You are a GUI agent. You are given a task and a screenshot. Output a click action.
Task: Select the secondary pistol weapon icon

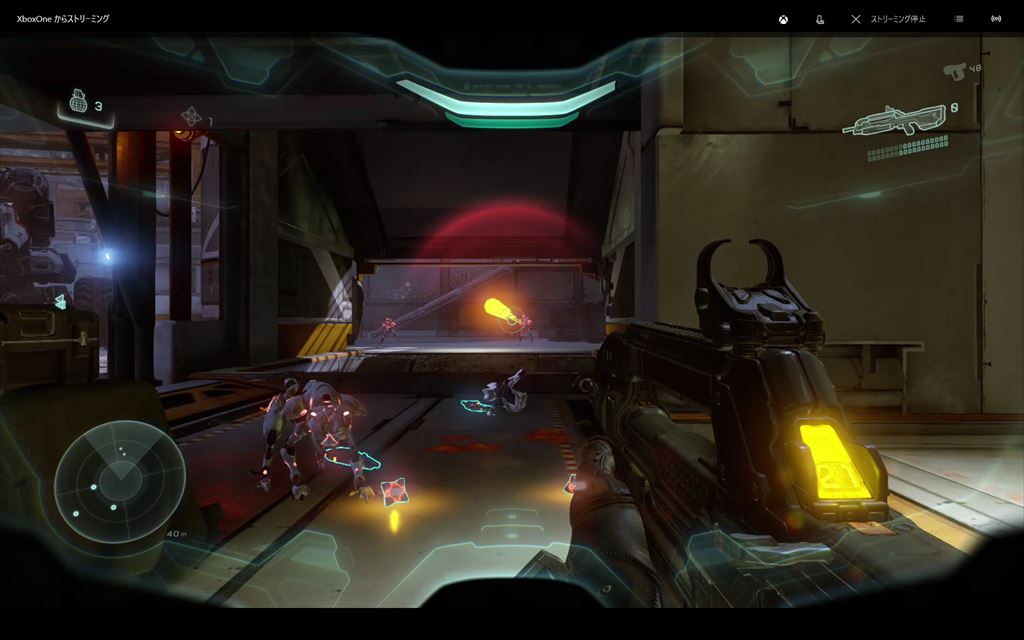pos(954,70)
